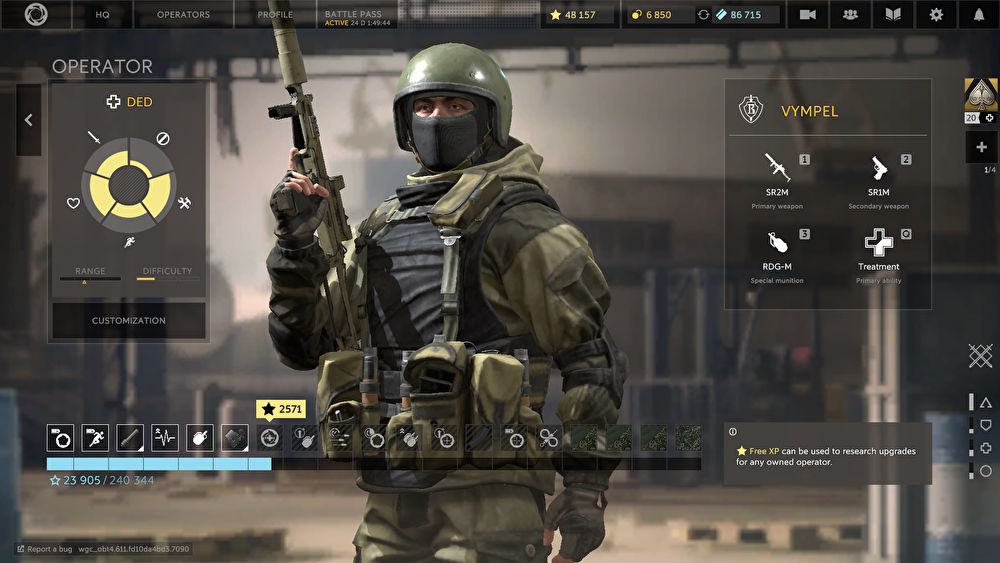
Task: Open the friends and squad panel
Action: (851, 15)
